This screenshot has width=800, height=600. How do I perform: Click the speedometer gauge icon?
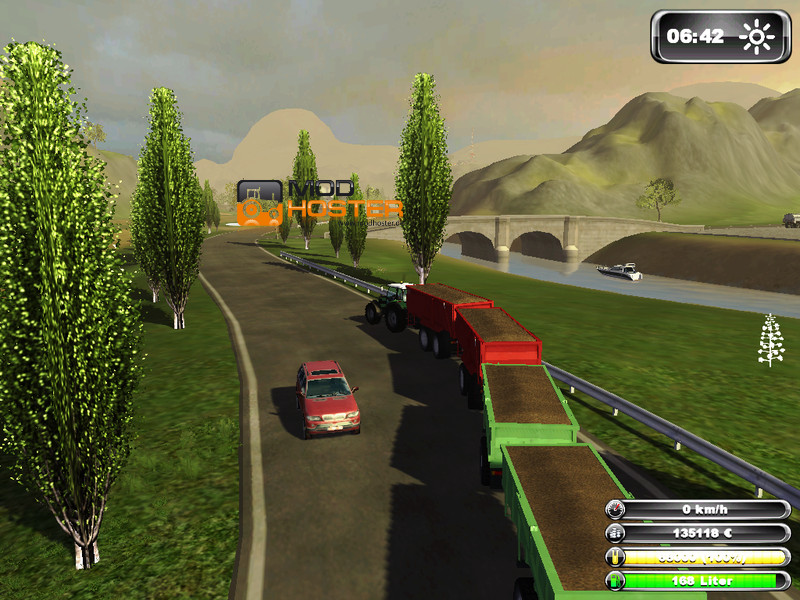click(616, 510)
